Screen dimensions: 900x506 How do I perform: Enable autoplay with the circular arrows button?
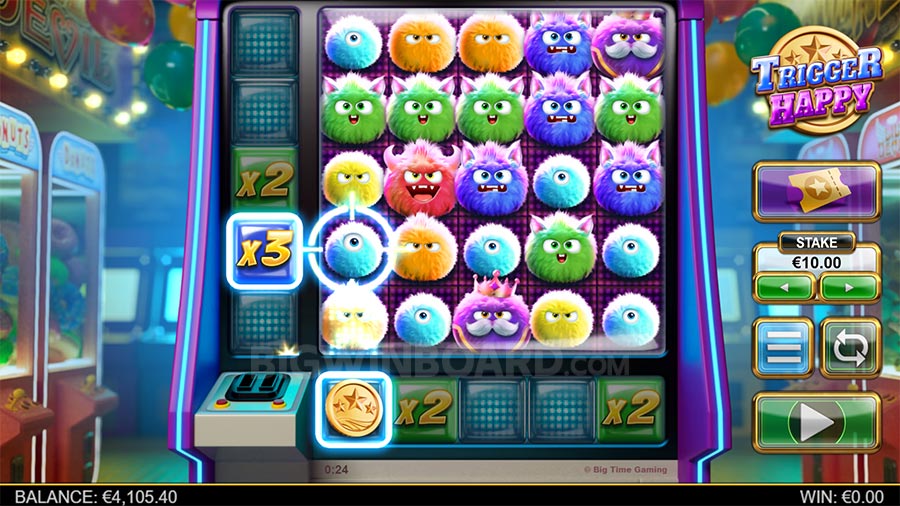849,348
